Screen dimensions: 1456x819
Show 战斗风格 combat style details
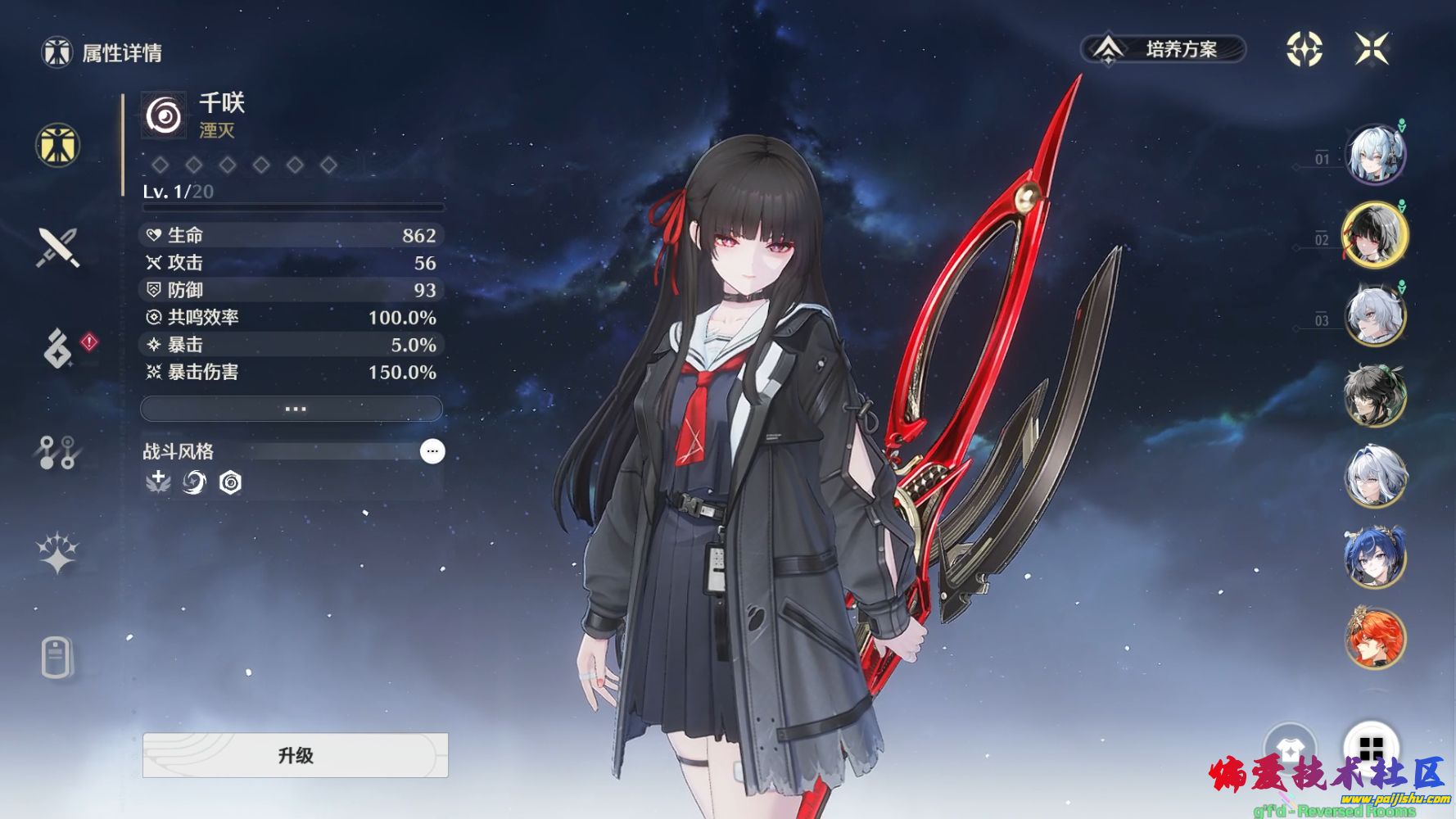point(432,451)
